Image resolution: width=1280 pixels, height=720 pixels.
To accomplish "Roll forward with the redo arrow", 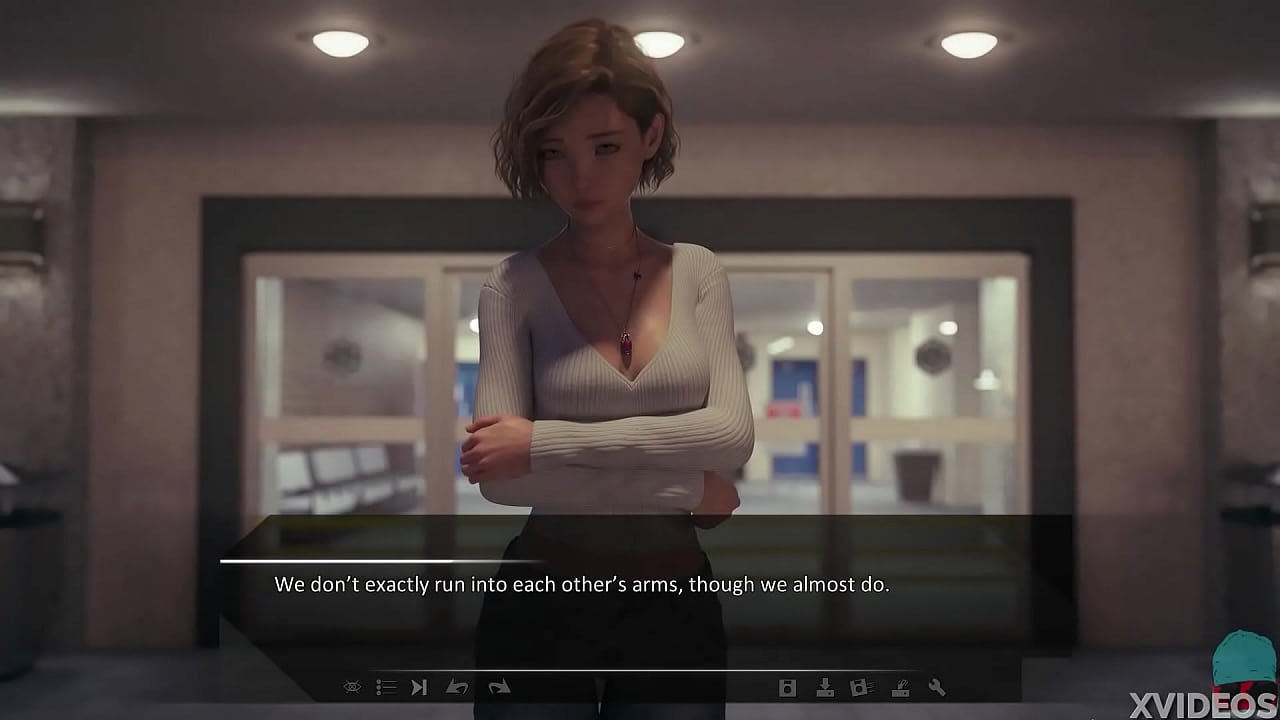I will click(x=500, y=687).
